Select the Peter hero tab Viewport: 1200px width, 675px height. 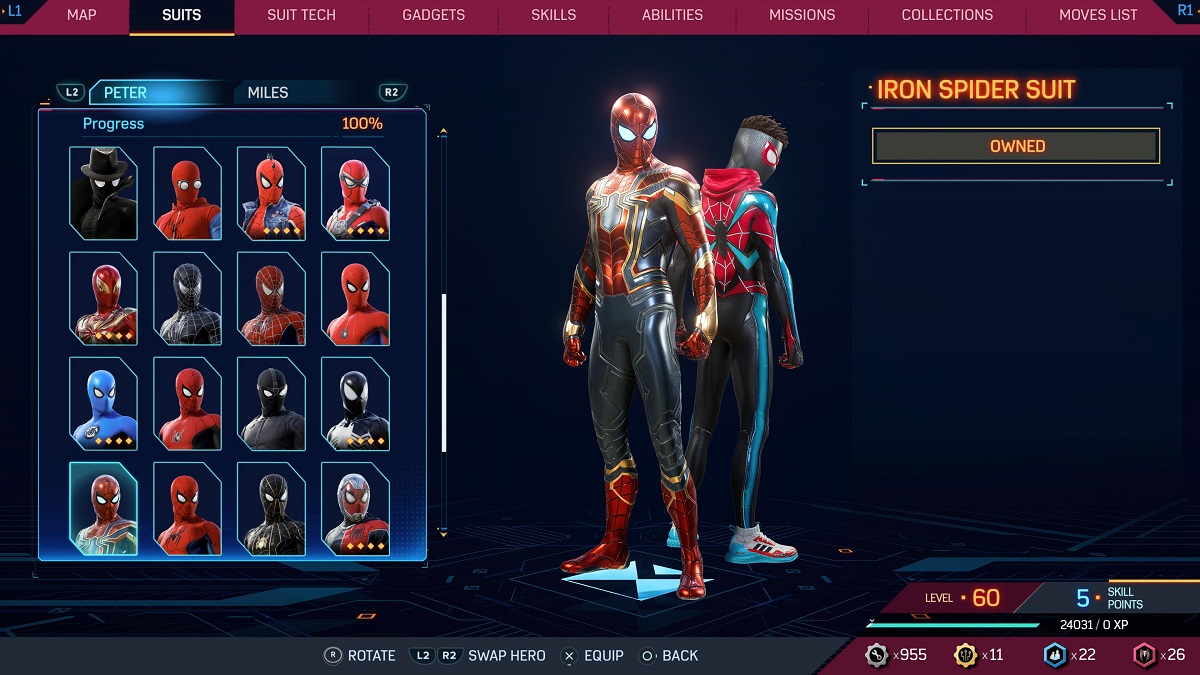125,92
